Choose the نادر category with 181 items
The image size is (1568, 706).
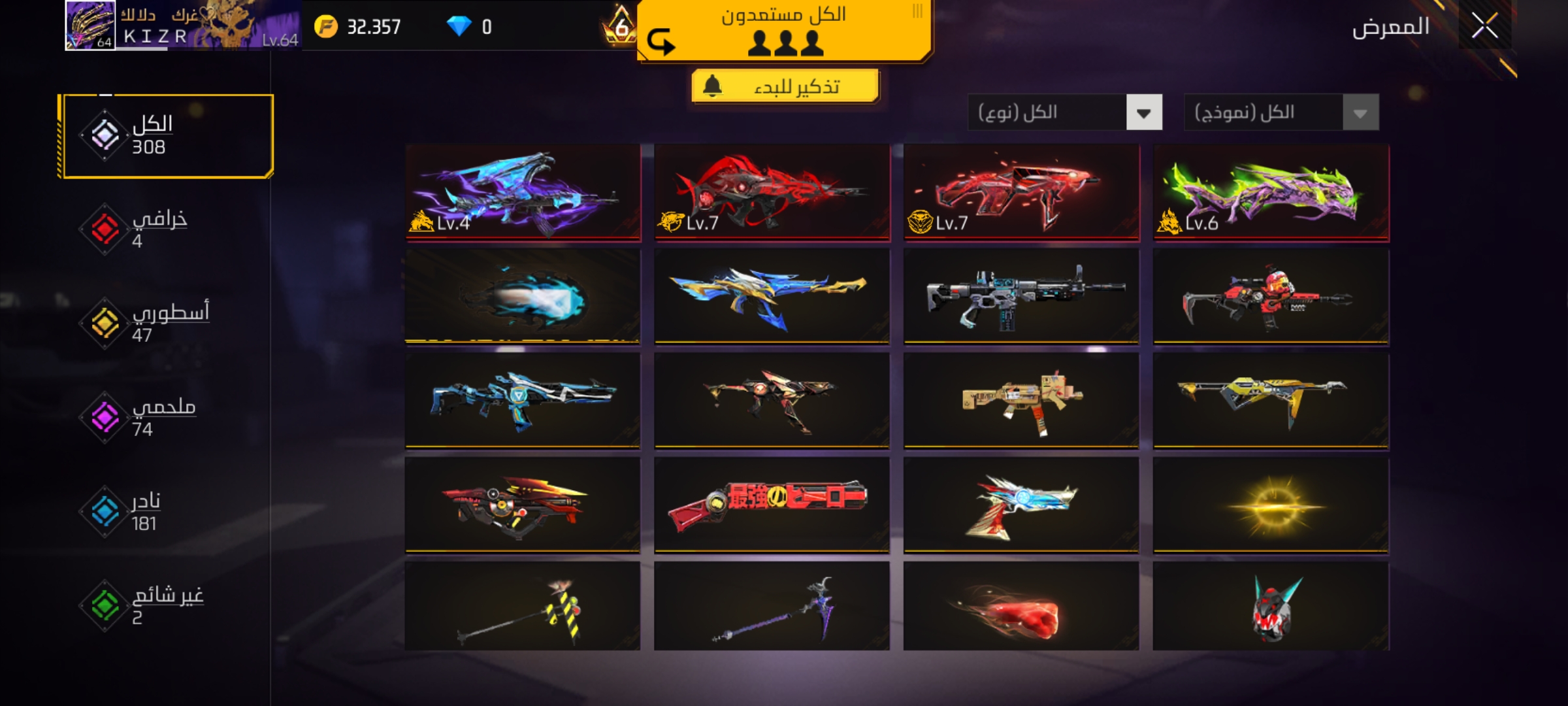pyautogui.click(x=144, y=511)
